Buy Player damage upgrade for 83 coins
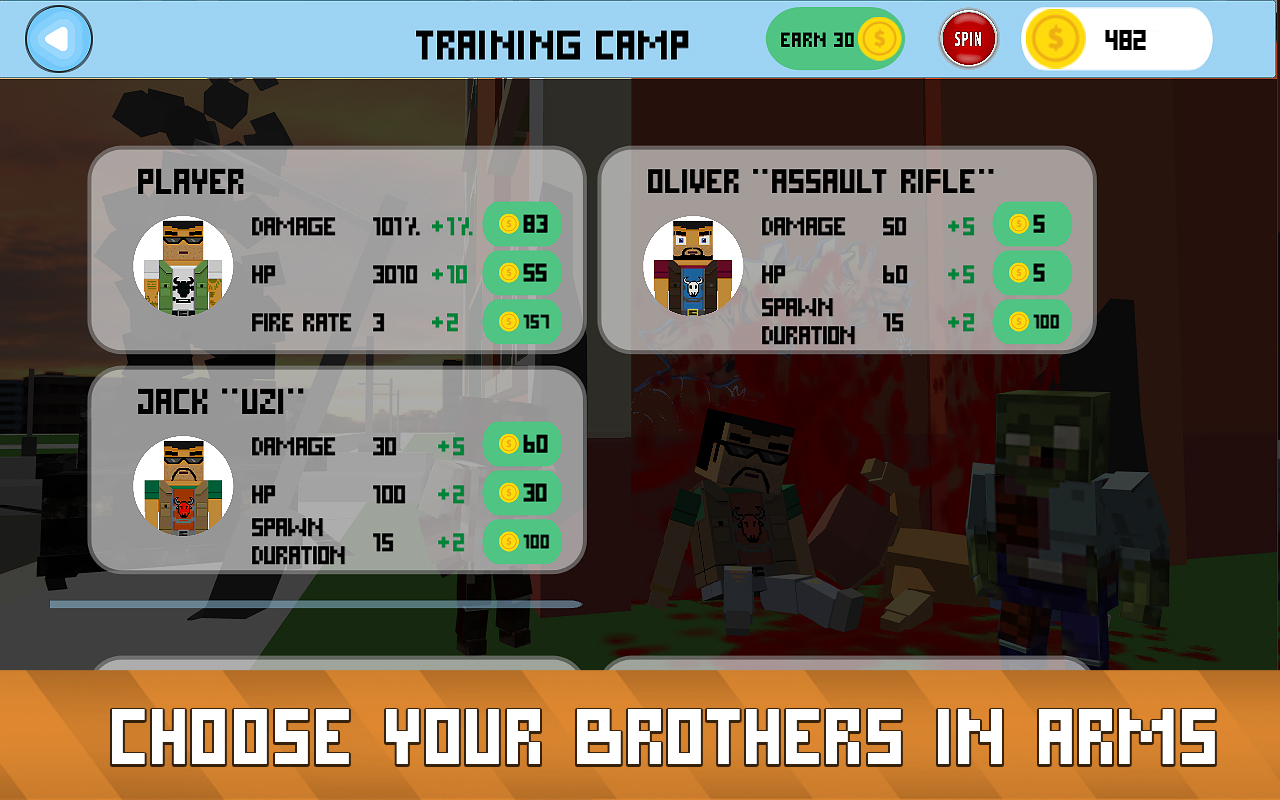 pyautogui.click(x=523, y=225)
